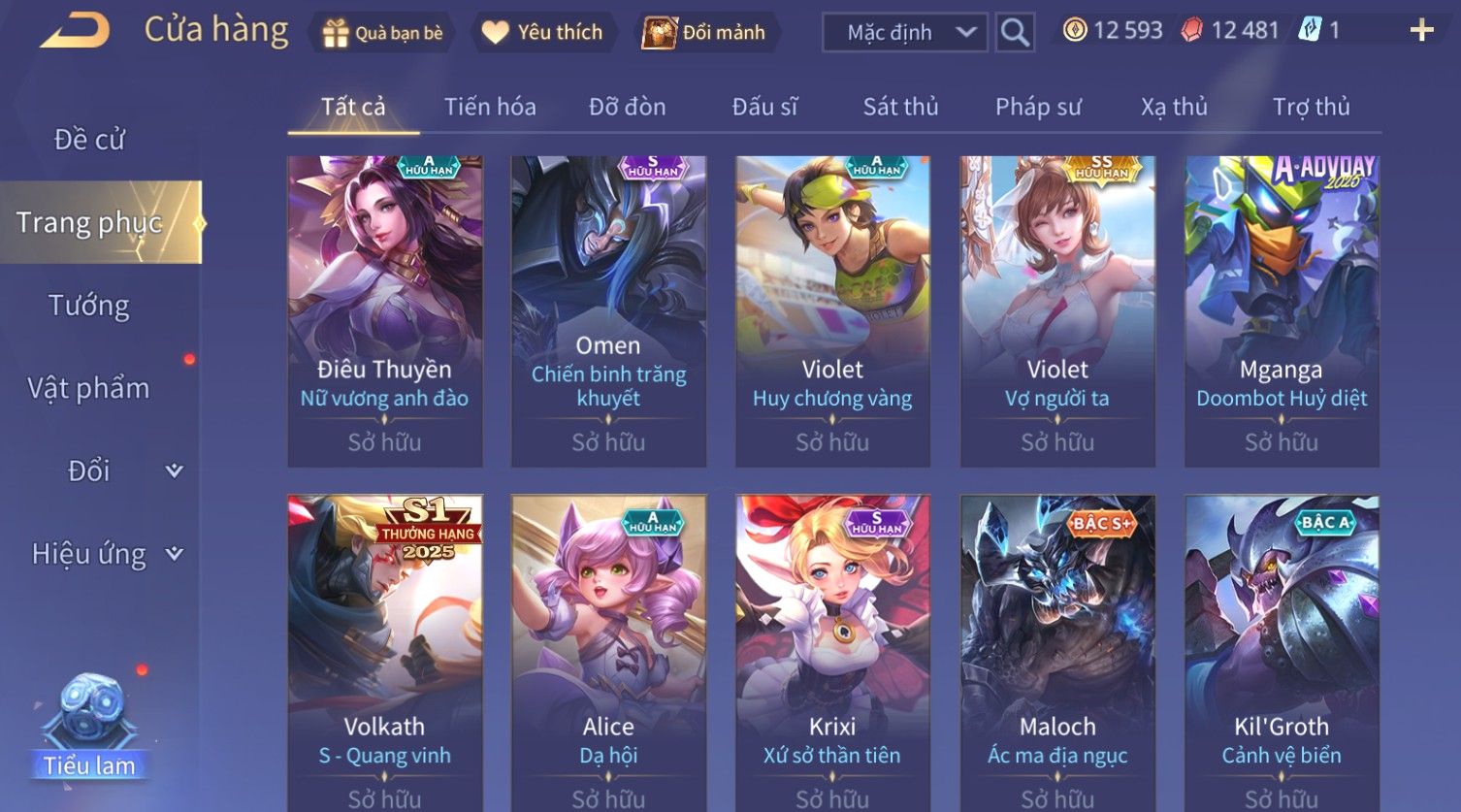Filter skins by Pháp sư
Screen dimensions: 1461x812
tap(1037, 107)
